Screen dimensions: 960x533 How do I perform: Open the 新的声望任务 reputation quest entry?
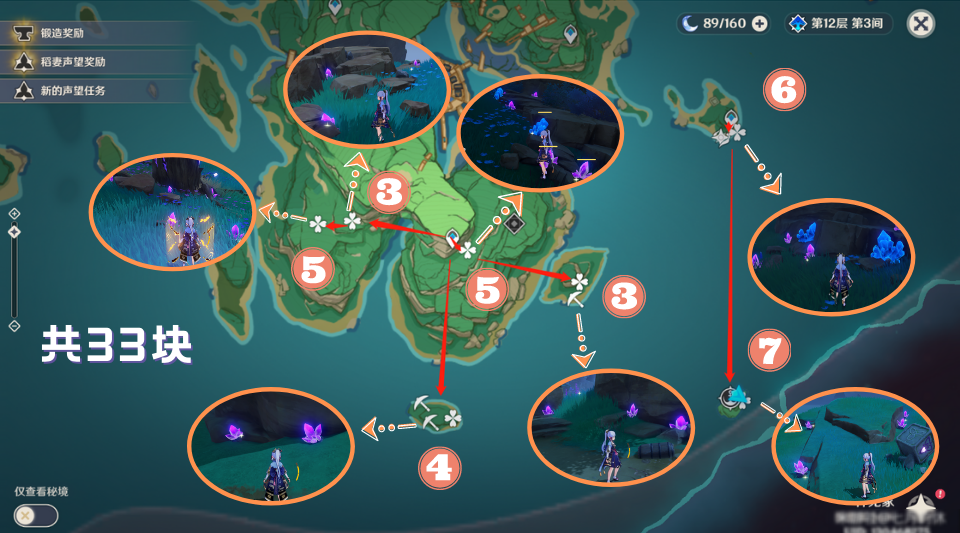(72, 91)
